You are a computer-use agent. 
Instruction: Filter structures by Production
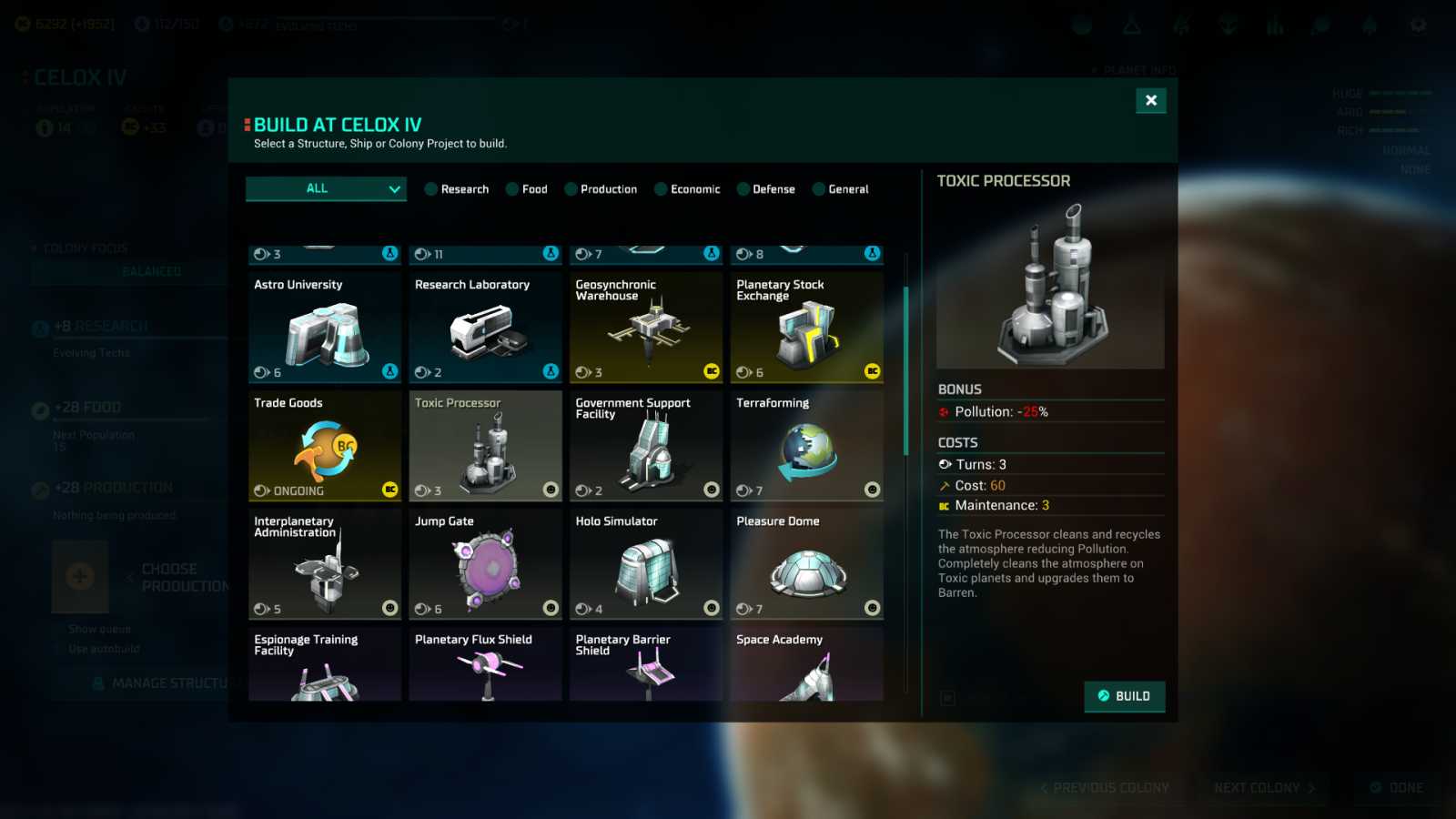pos(601,189)
